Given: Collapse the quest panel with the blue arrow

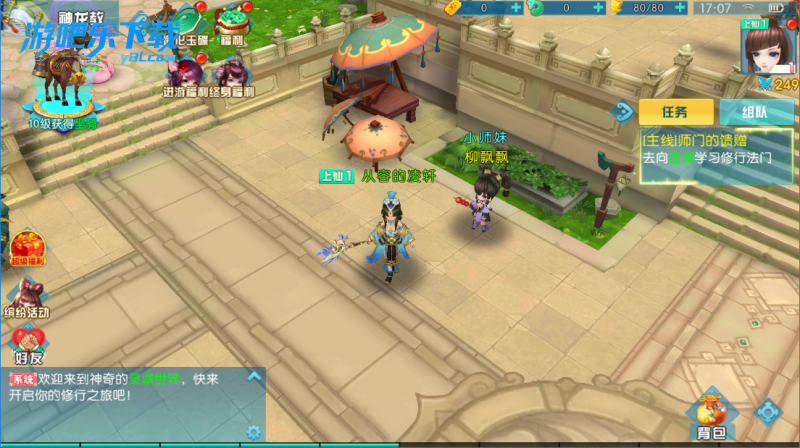Looking at the screenshot, I should point(623,110).
